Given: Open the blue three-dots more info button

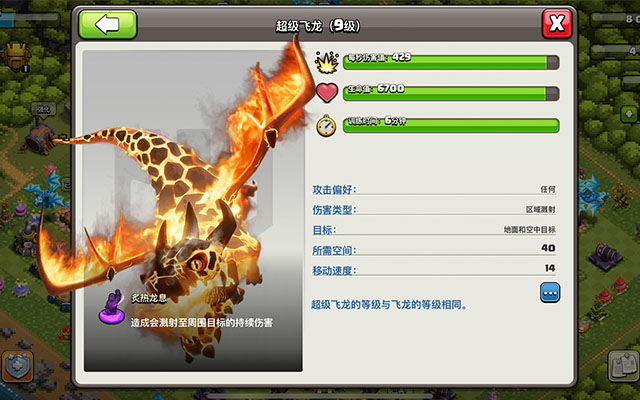Looking at the screenshot, I should 550,292.
